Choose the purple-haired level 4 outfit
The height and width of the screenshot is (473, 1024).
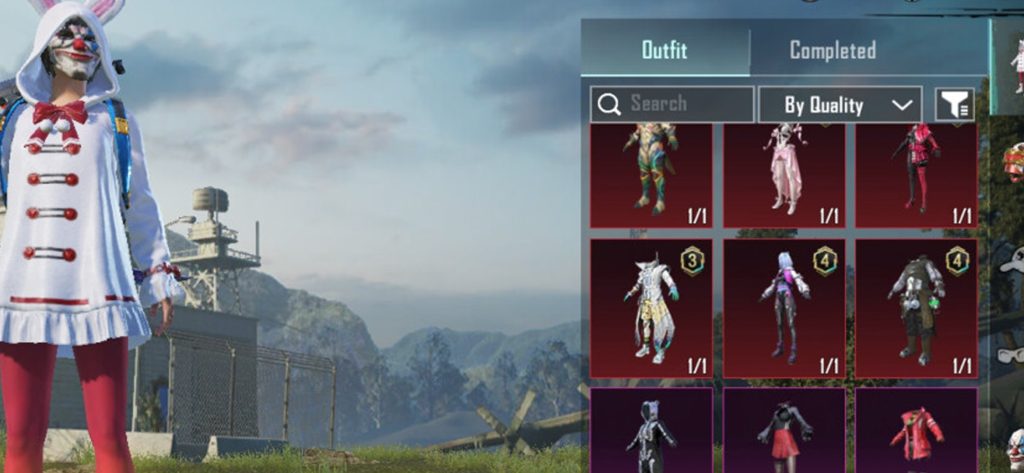784,307
